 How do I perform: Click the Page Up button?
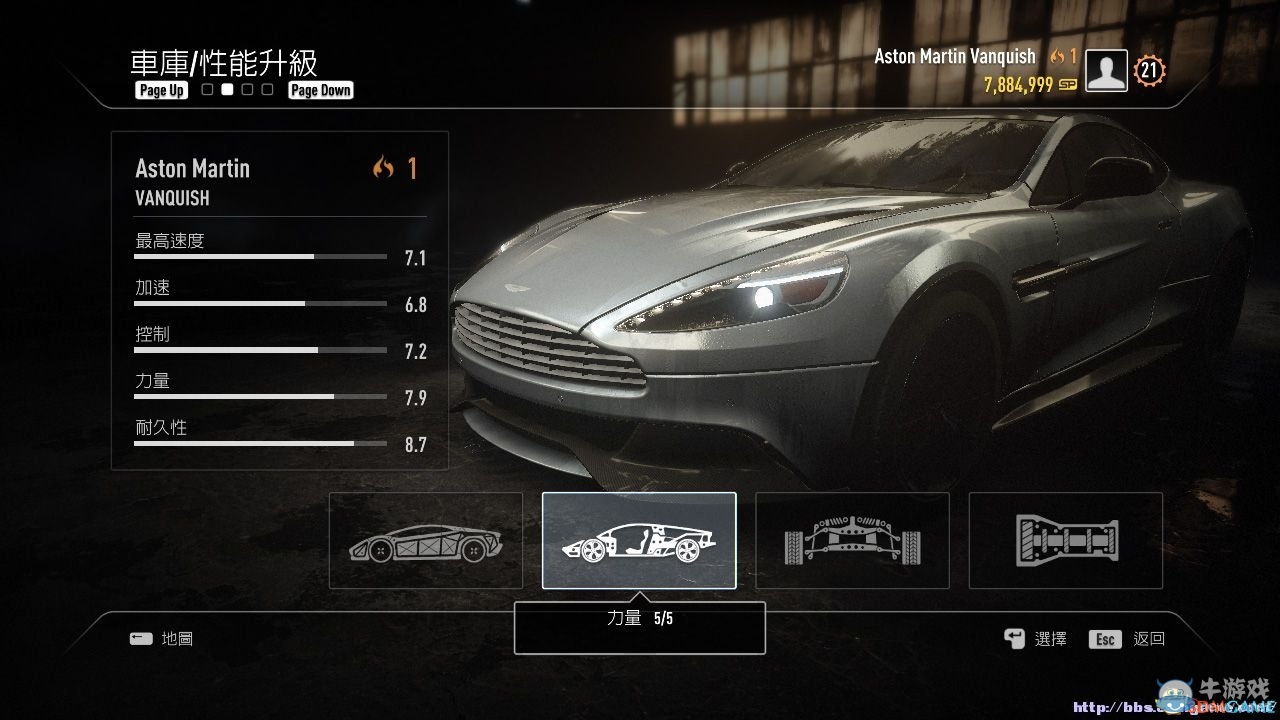(x=160, y=89)
